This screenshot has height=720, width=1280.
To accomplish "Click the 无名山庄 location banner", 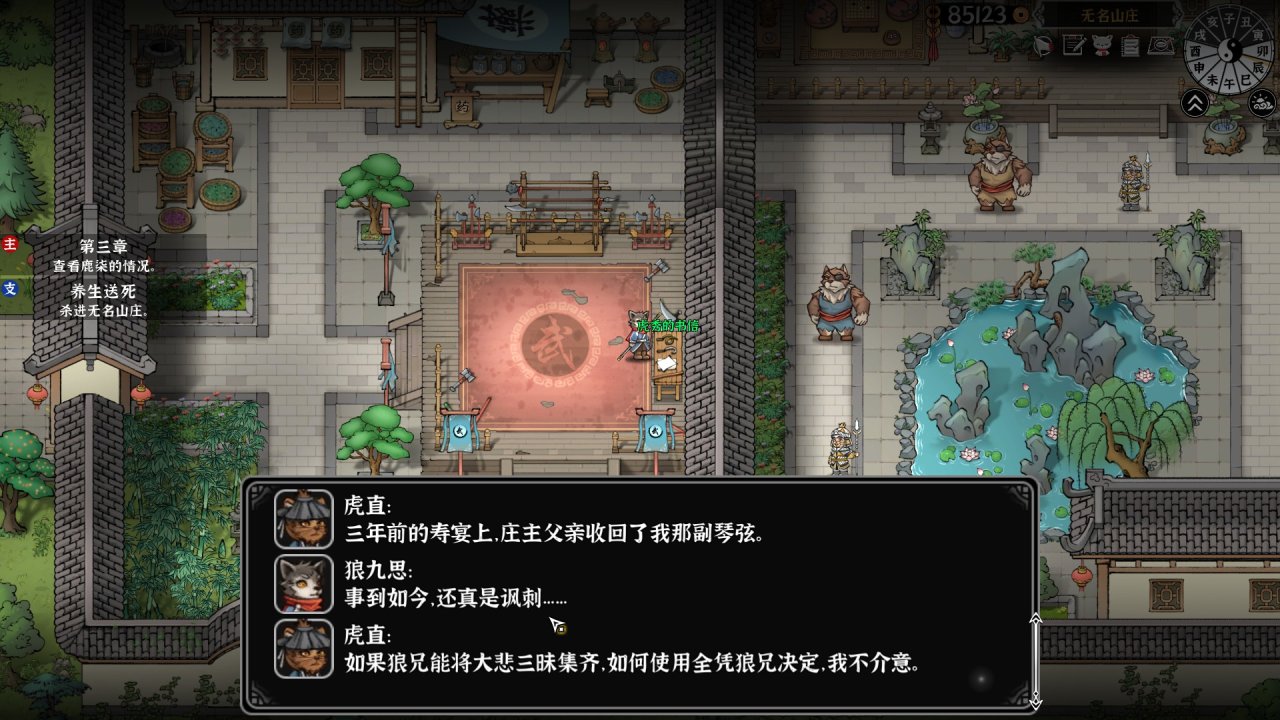I will point(1109,15).
